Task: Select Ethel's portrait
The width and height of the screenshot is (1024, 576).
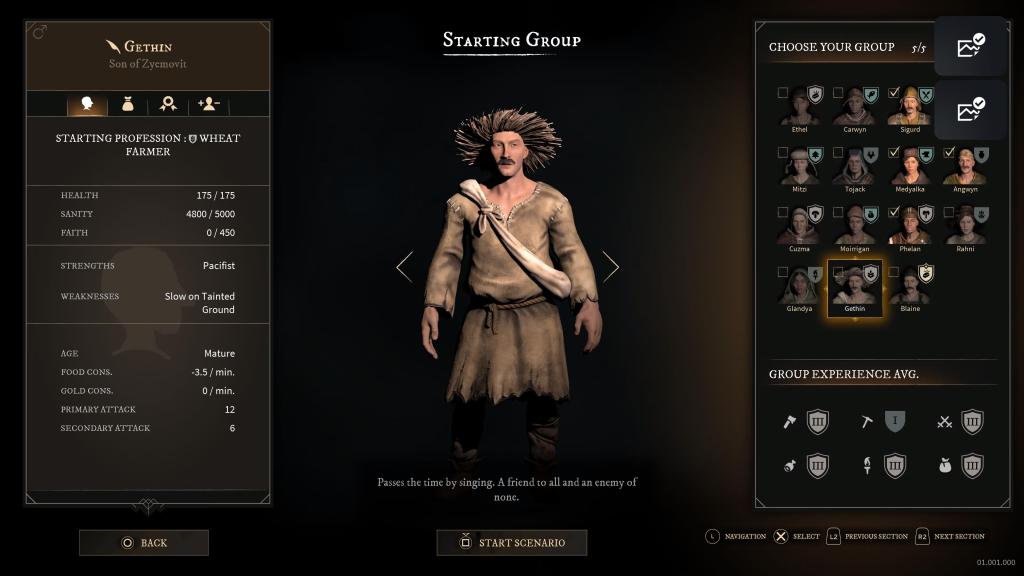Action: [x=800, y=106]
